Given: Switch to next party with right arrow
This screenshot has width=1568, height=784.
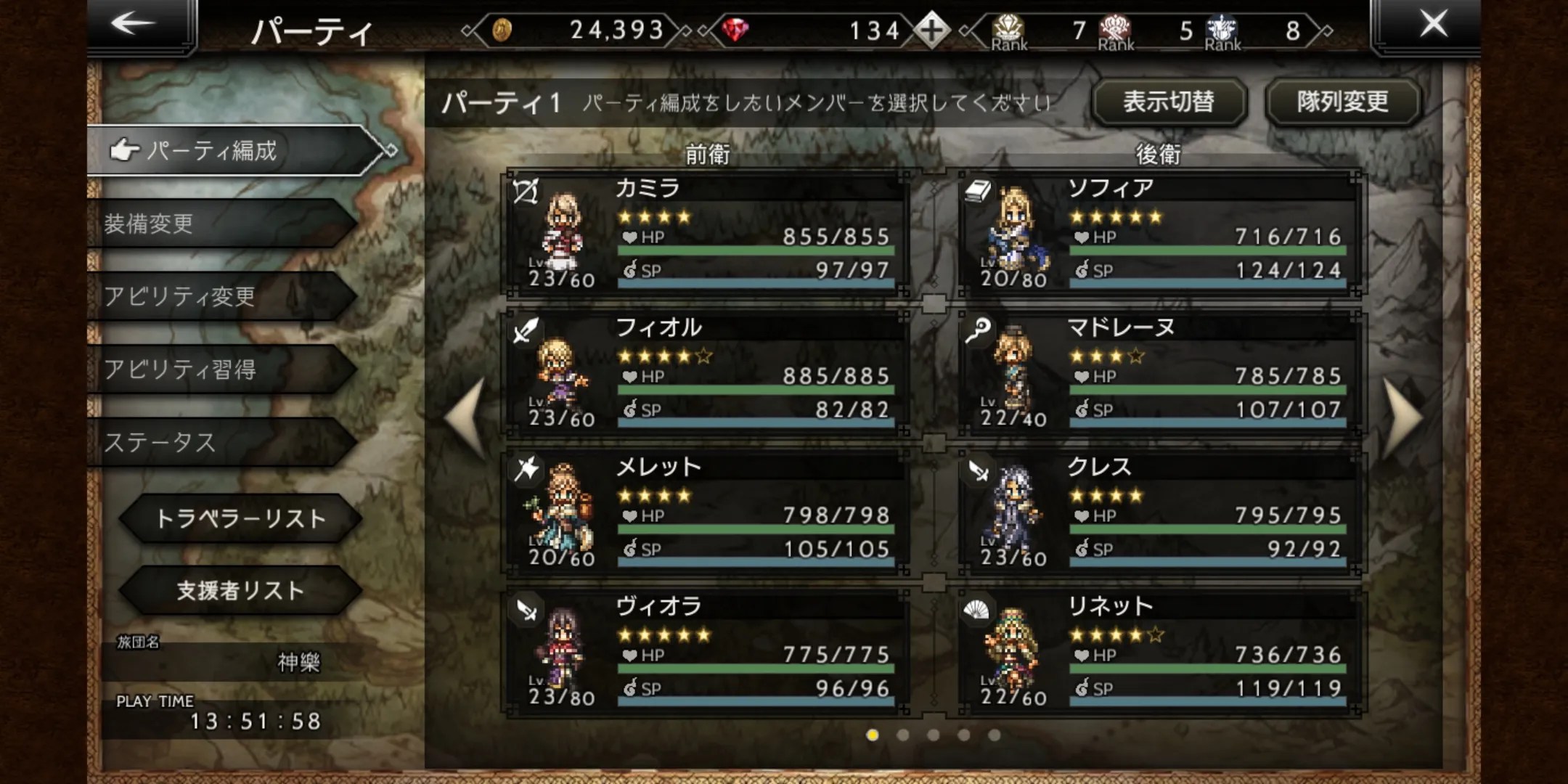Looking at the screenshot, I should click(1402, 418).
